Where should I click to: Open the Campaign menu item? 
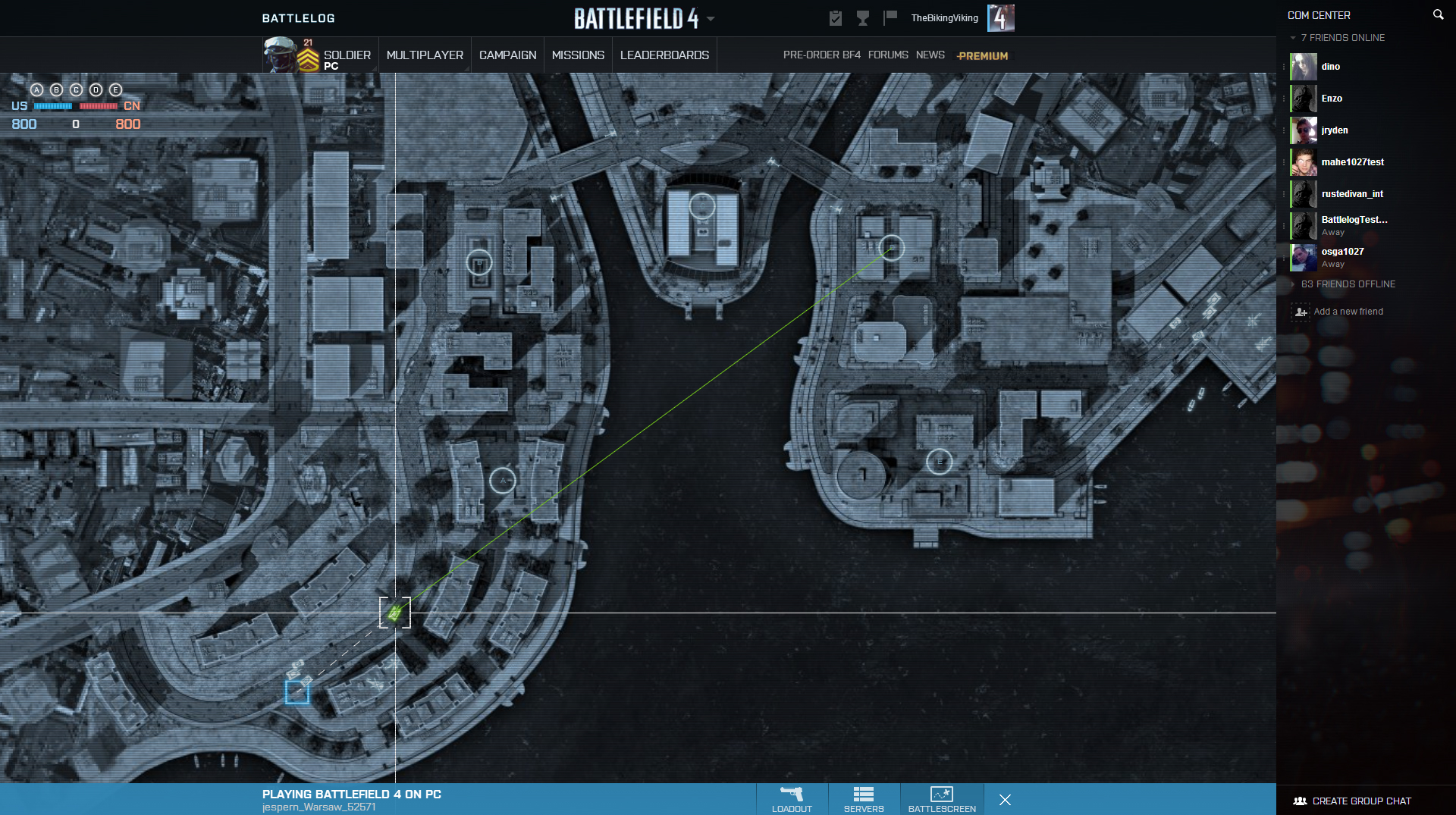click(507, 55)
